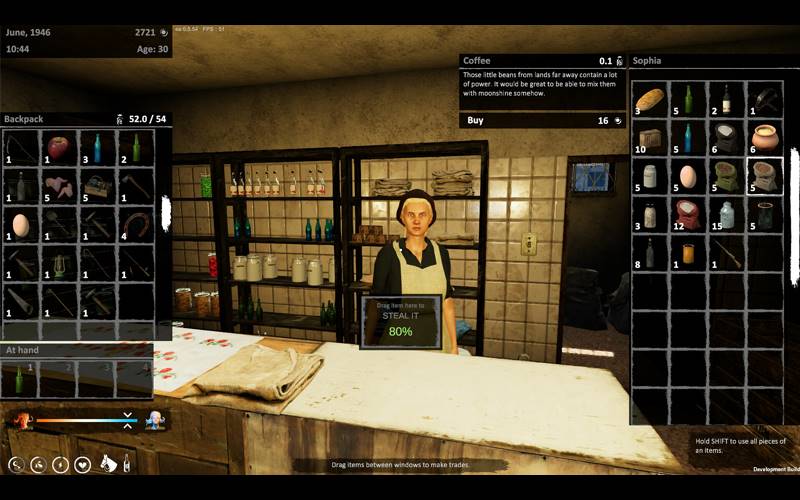Viewport: 800px width, 500px height.
Task: Select the blue bottle in the backpack
Action: pyautogui.click(x=97, y=148)
